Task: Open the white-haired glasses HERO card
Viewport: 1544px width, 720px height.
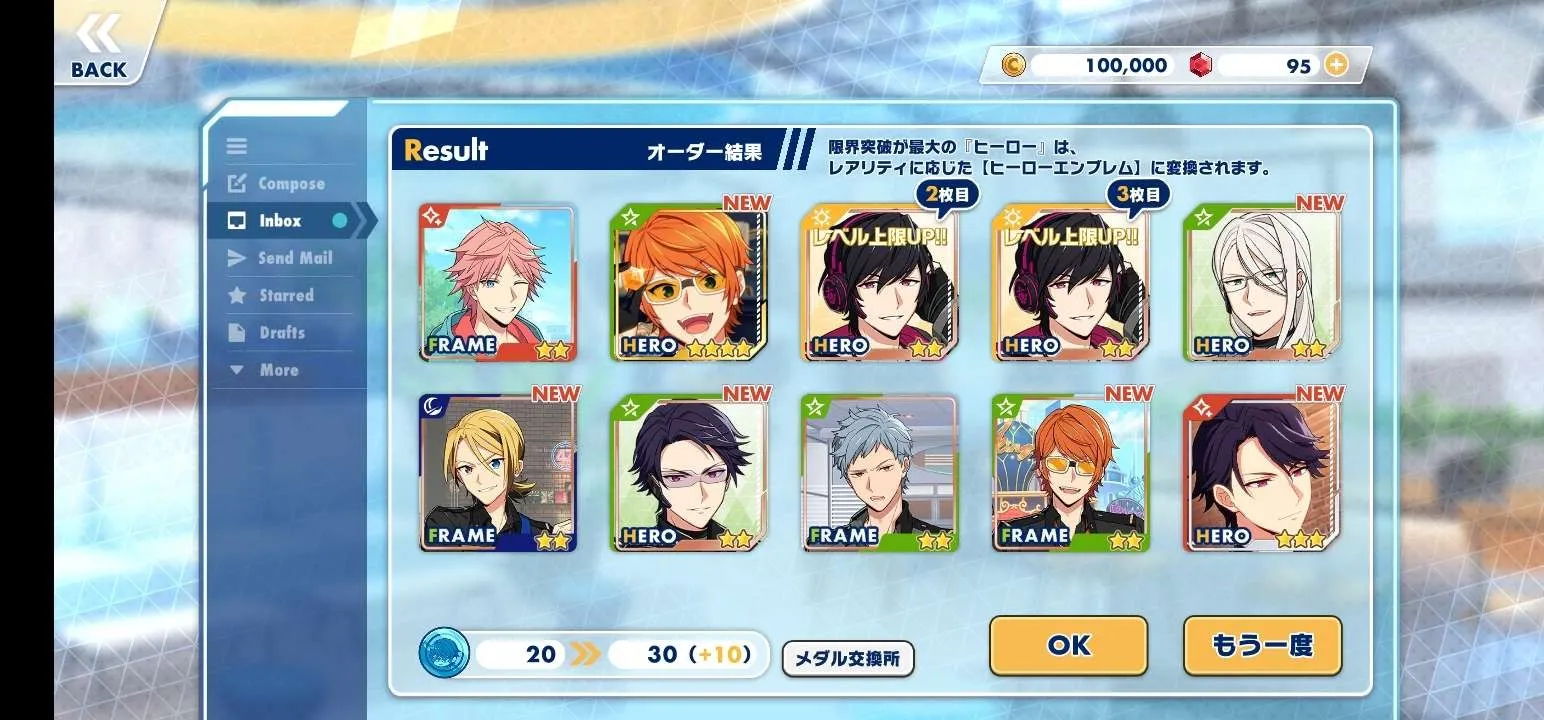Action: 1262,282
